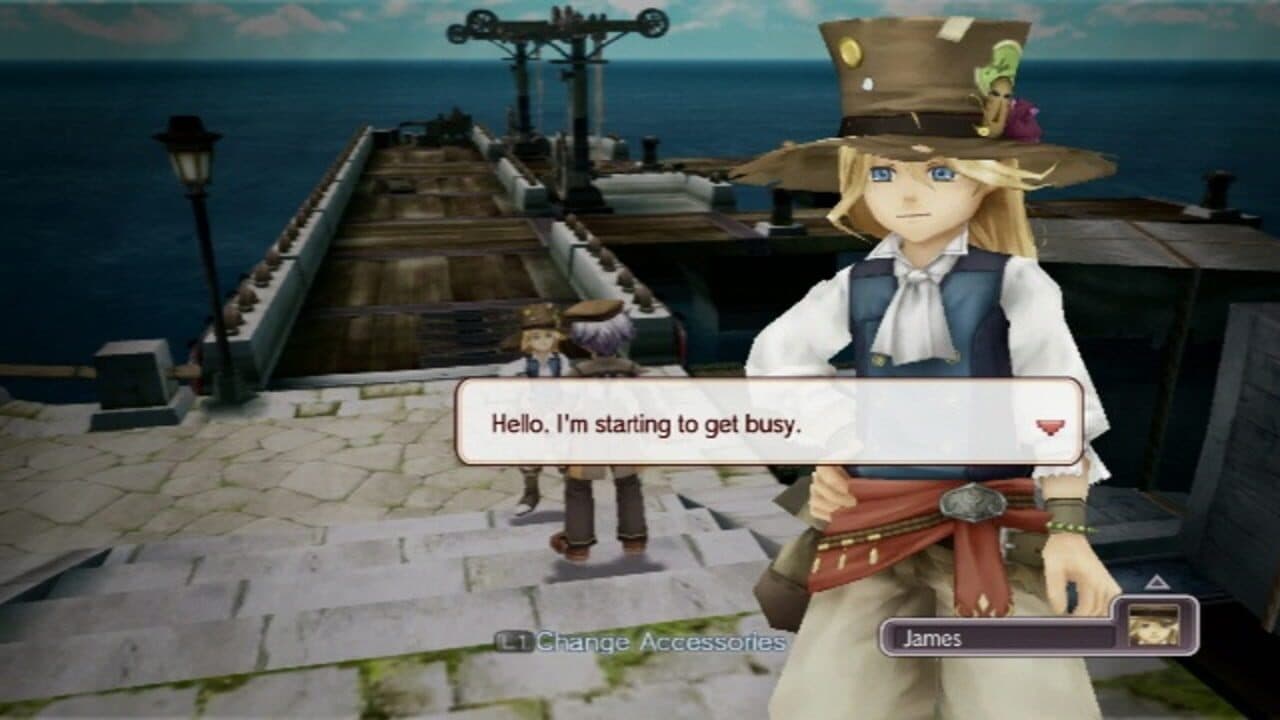
Task: Select the L1 button prompt icon
Action: click(516, 643)
